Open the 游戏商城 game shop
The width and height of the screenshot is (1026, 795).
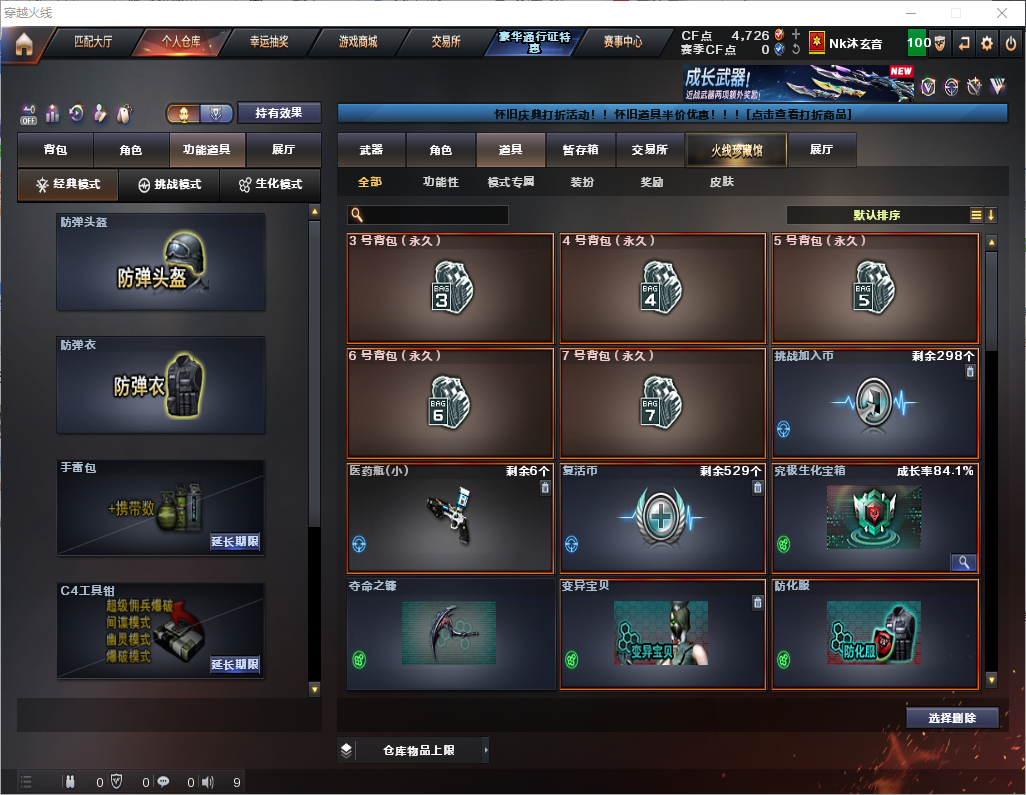357,42
